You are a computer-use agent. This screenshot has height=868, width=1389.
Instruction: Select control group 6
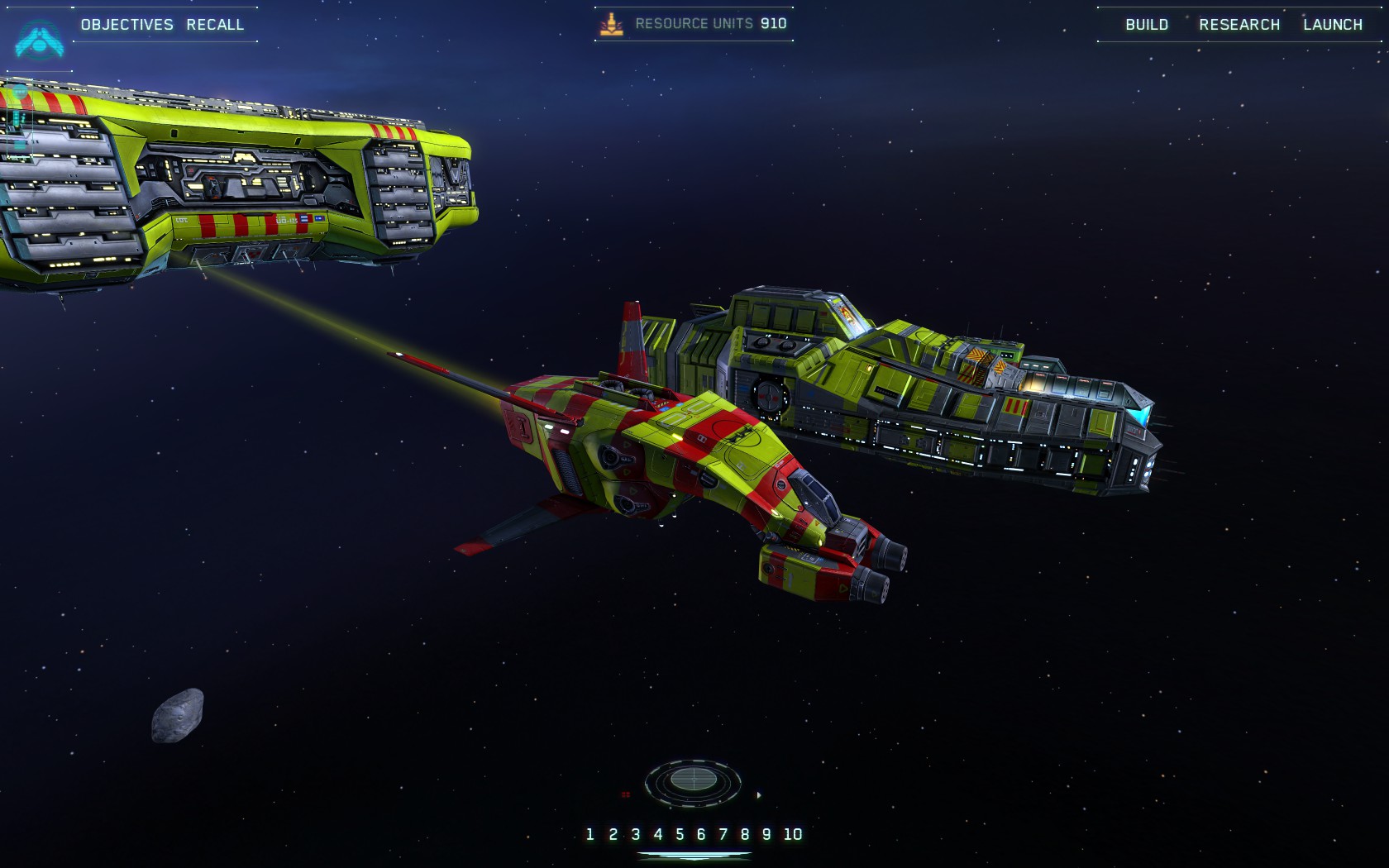tap(701, 834)
